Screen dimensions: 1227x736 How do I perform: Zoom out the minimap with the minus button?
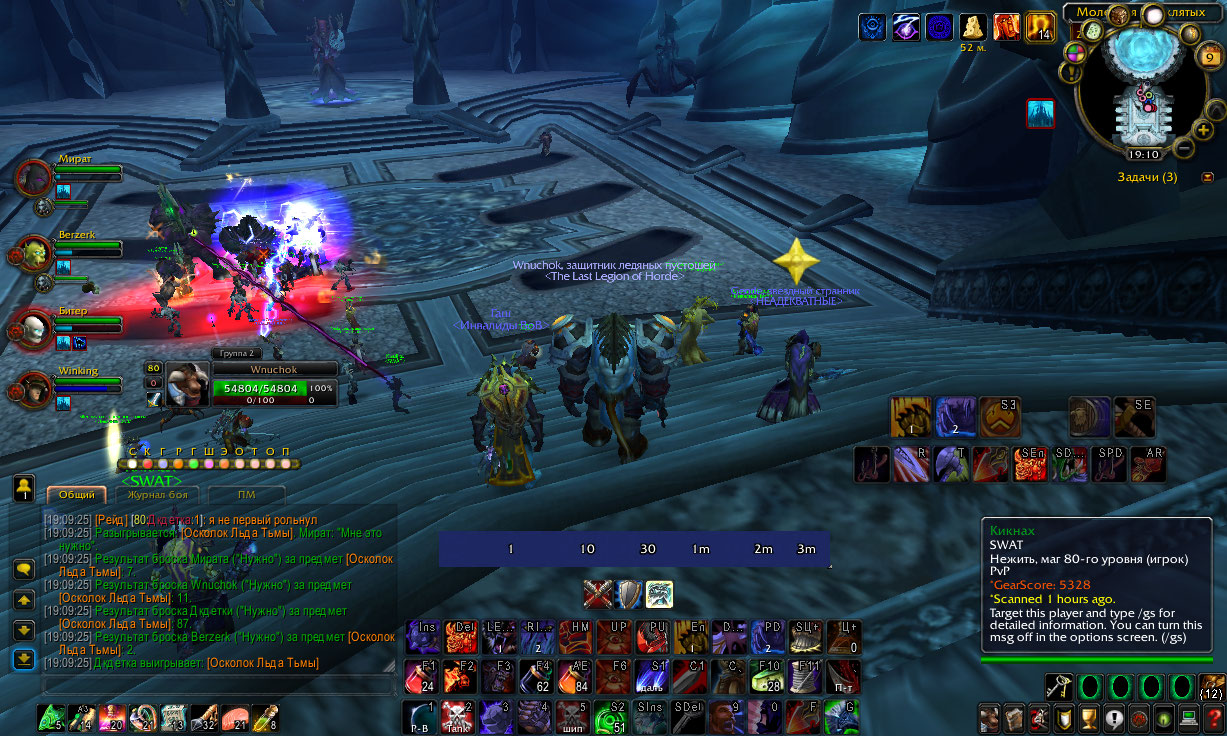point(1182,148)
